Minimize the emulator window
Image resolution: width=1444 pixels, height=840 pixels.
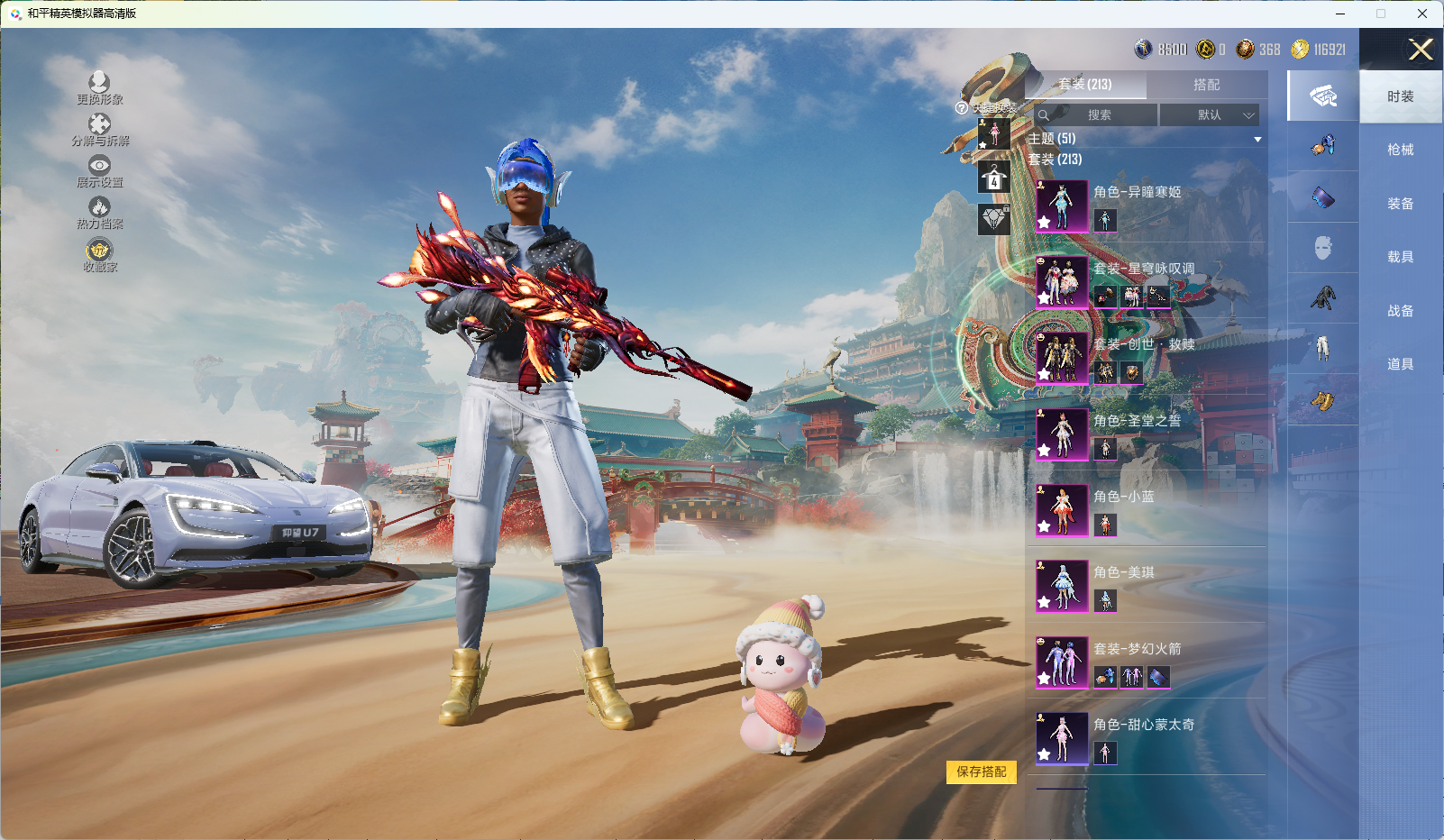(1340, 14)
